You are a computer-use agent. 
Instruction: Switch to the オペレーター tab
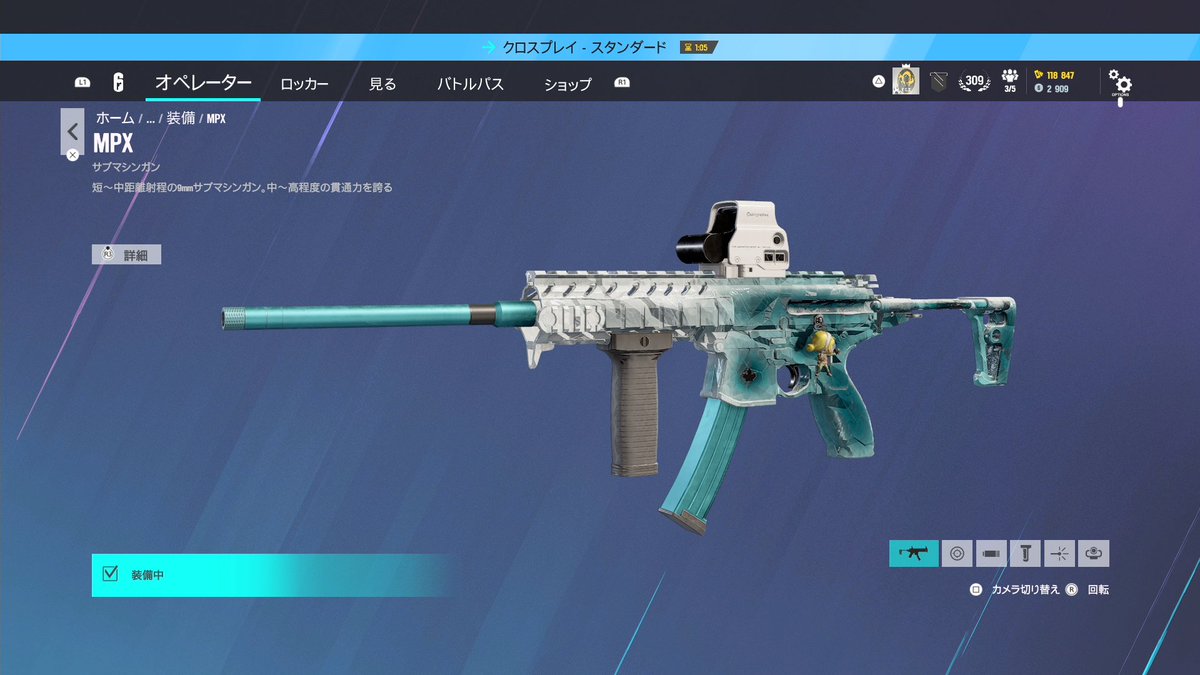(x=203, y=83)
